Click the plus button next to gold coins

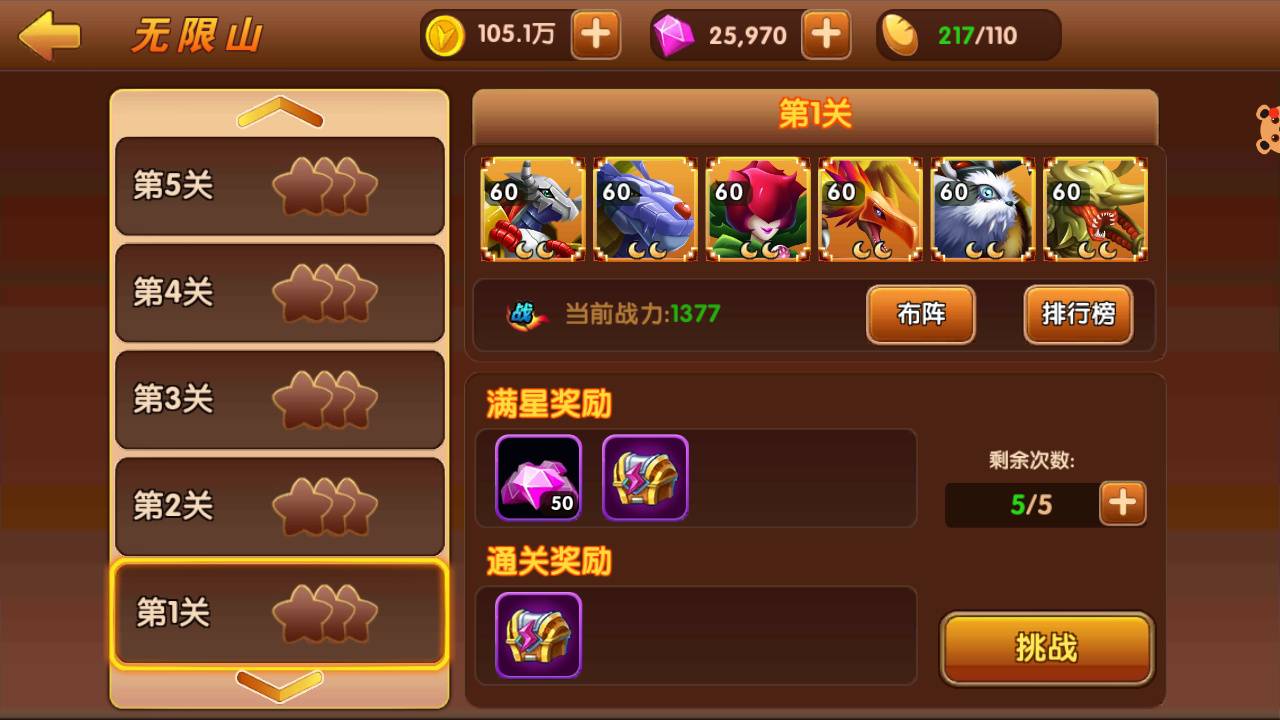click(x=594, y=35)
